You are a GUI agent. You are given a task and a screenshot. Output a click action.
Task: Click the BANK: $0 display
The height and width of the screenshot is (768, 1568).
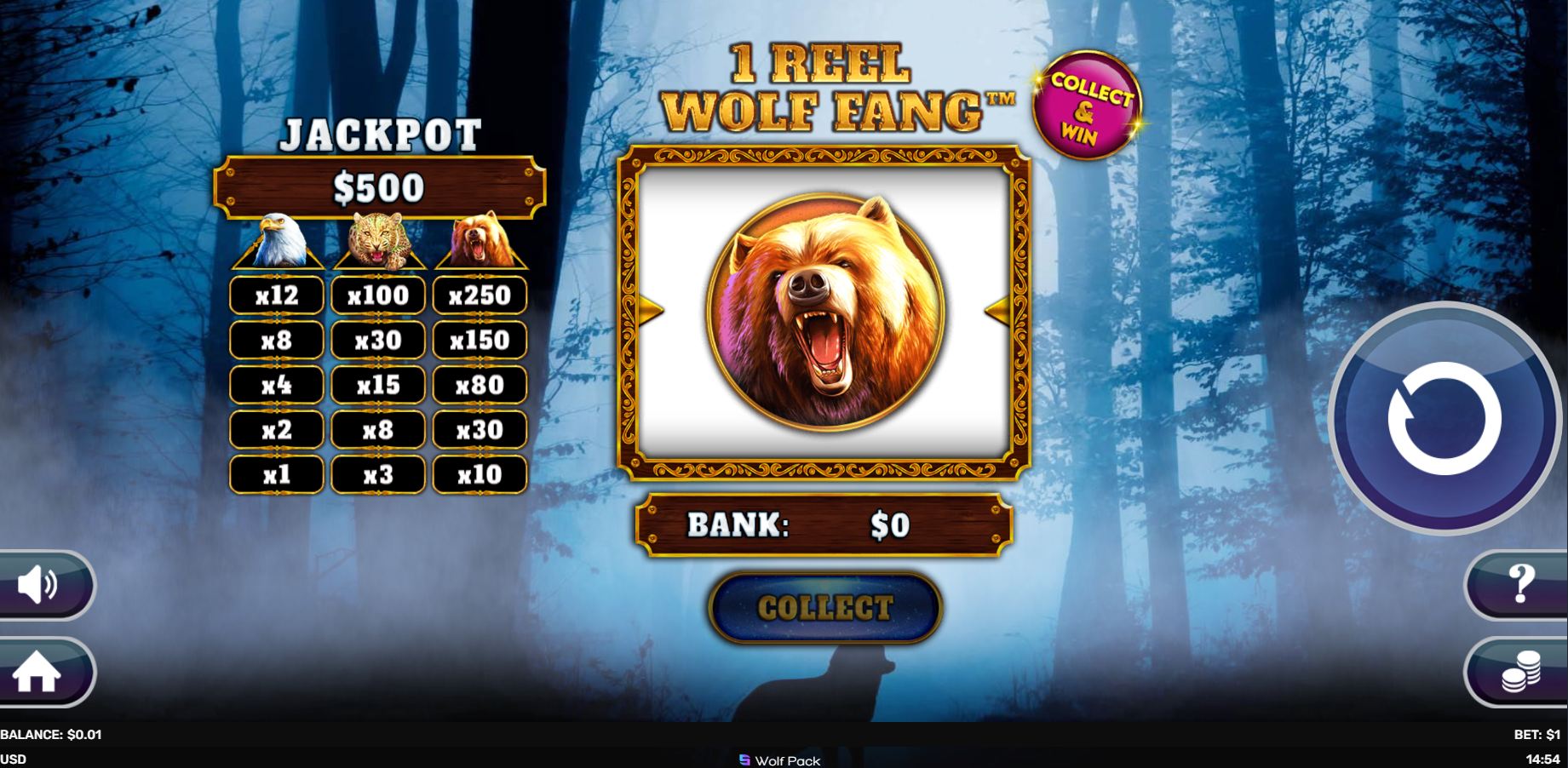tap(824, 527)
